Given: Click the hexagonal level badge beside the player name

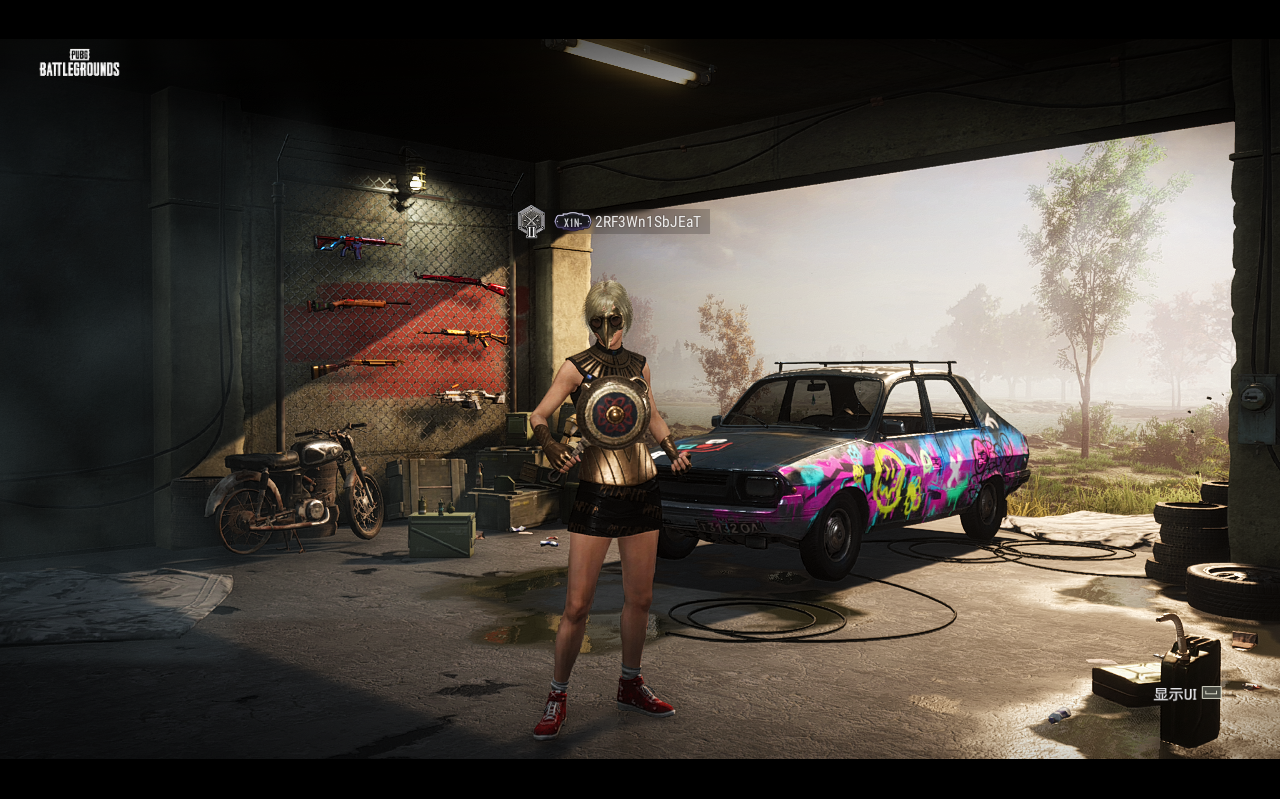Looking at the screenshot, I should coord(531,221).
